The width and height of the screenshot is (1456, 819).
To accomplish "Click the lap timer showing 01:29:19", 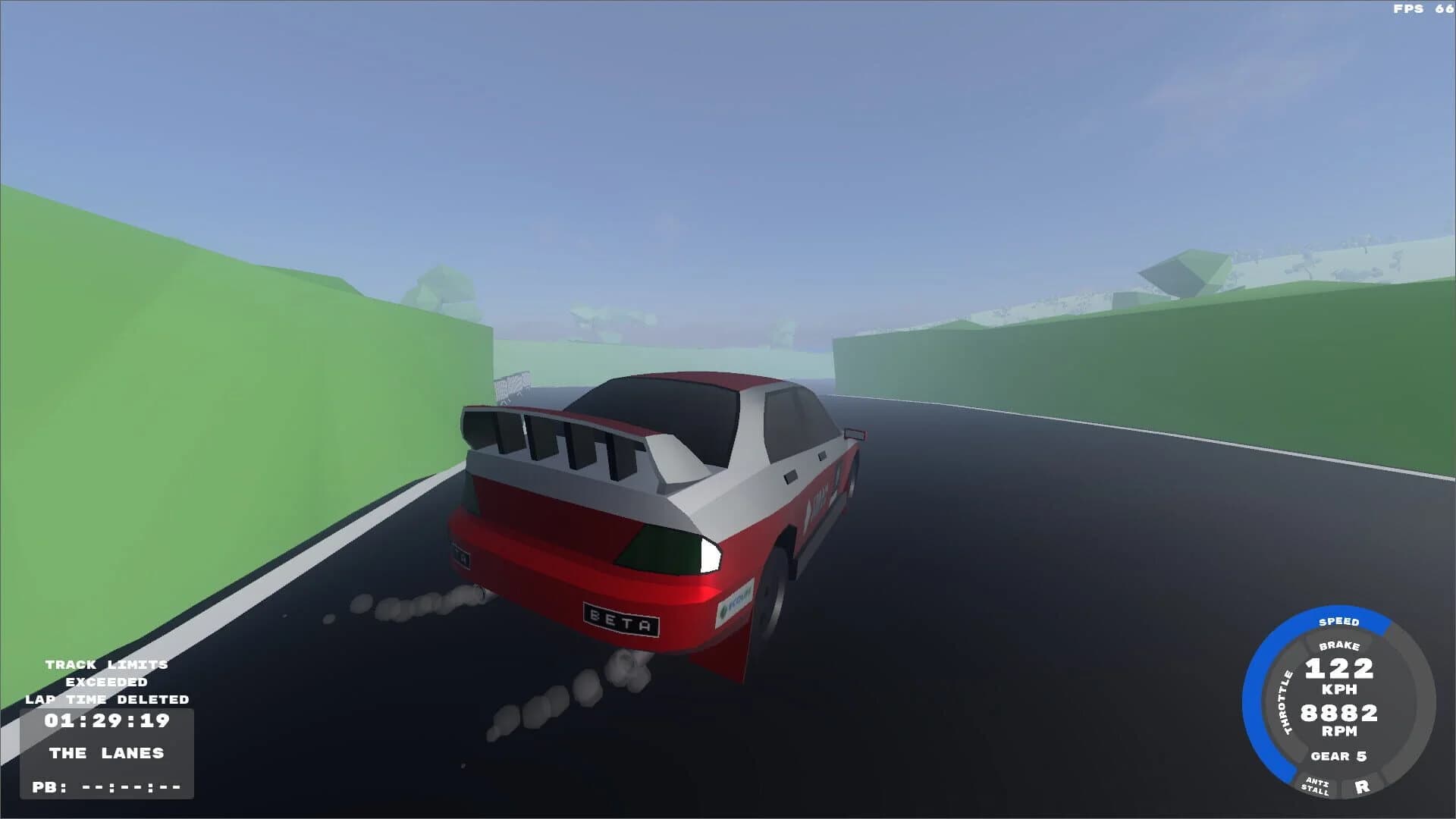I will coord(106,720).
